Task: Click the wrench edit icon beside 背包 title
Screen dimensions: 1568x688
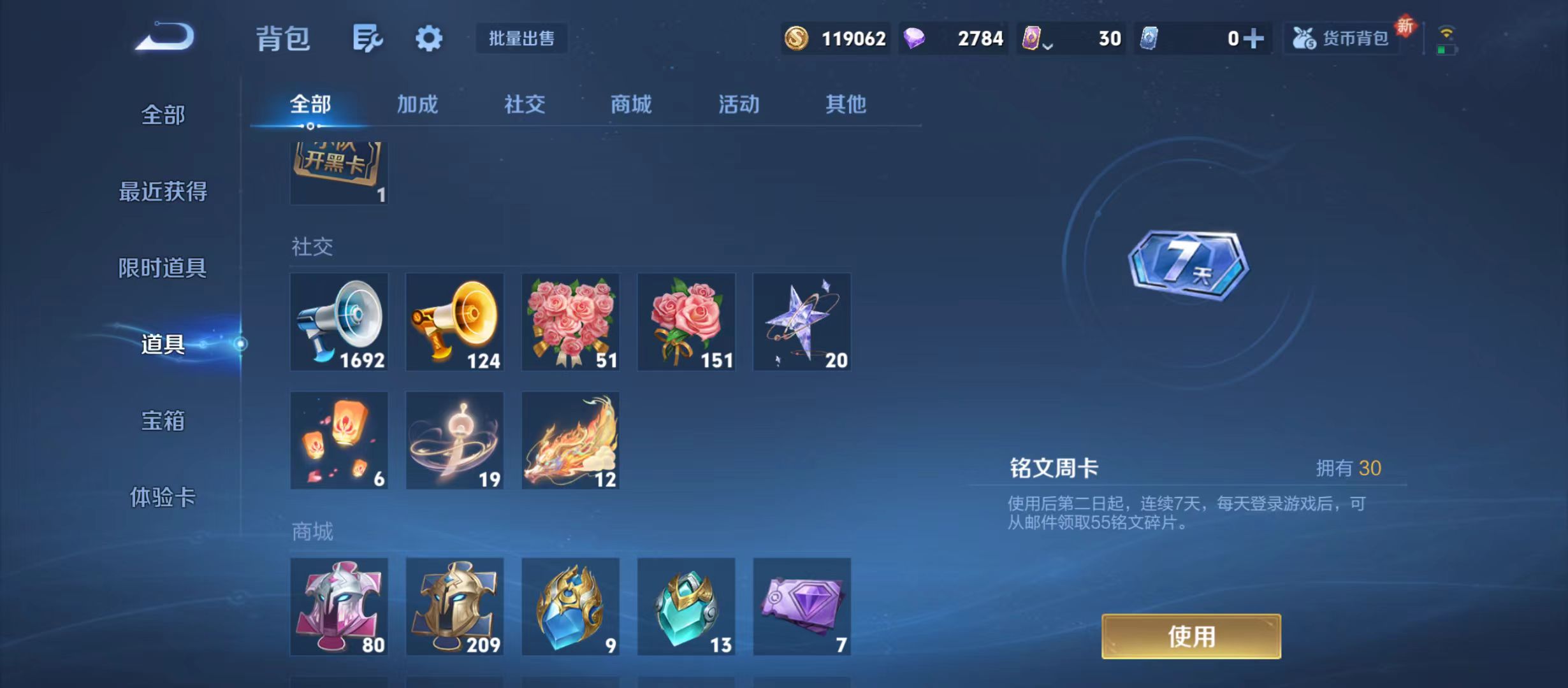Action: coord(367,38)
